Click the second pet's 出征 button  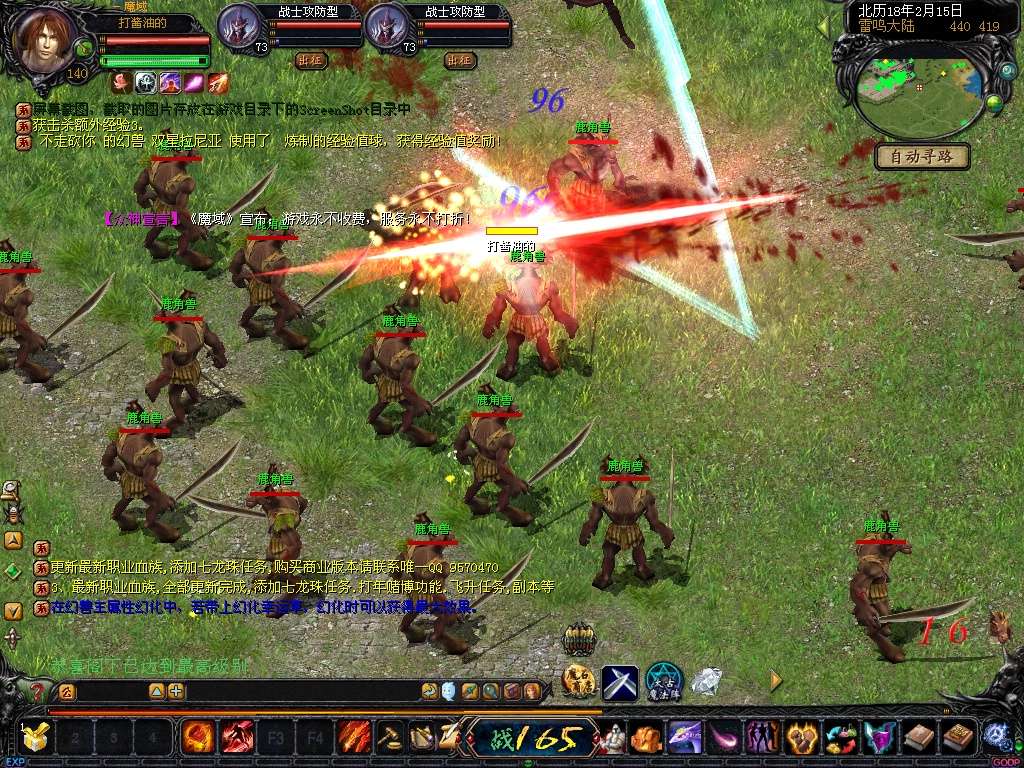point(459,60)
